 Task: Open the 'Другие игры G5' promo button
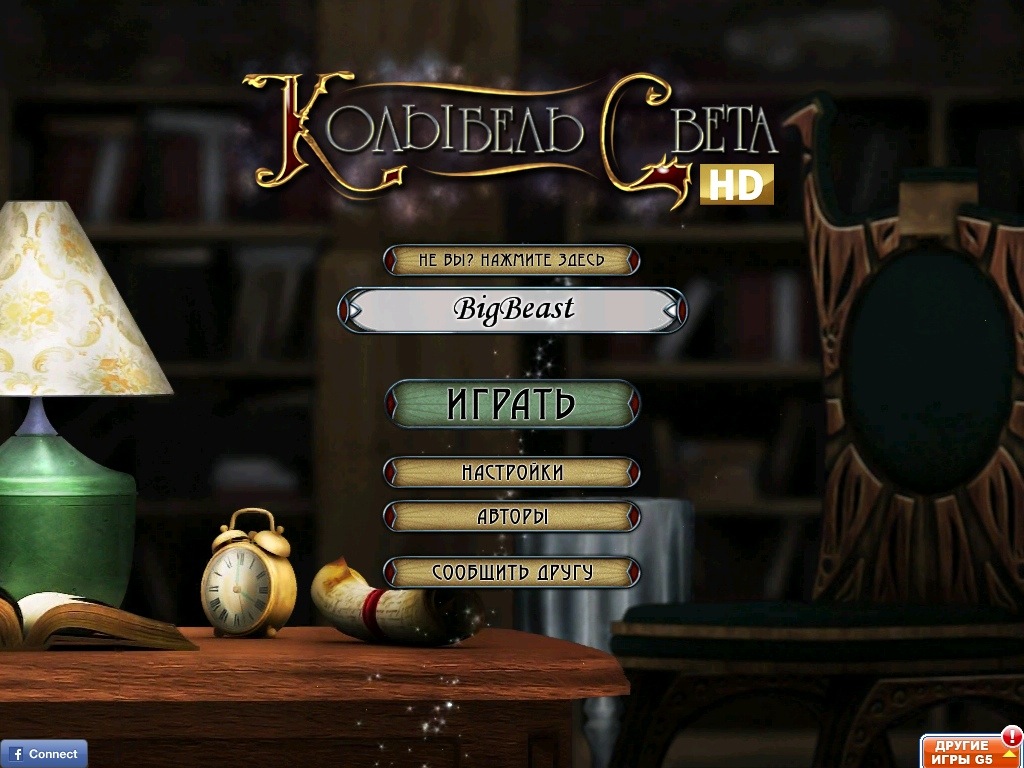tap(970, 750)
